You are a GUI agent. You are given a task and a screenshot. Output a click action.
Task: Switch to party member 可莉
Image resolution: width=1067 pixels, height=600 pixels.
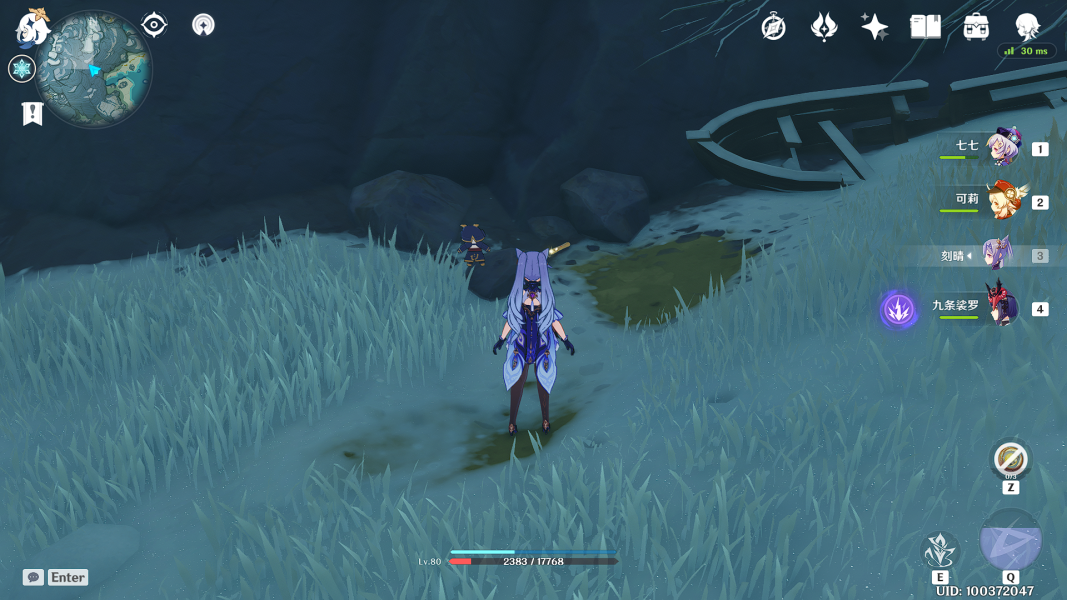pos(1002,201)
